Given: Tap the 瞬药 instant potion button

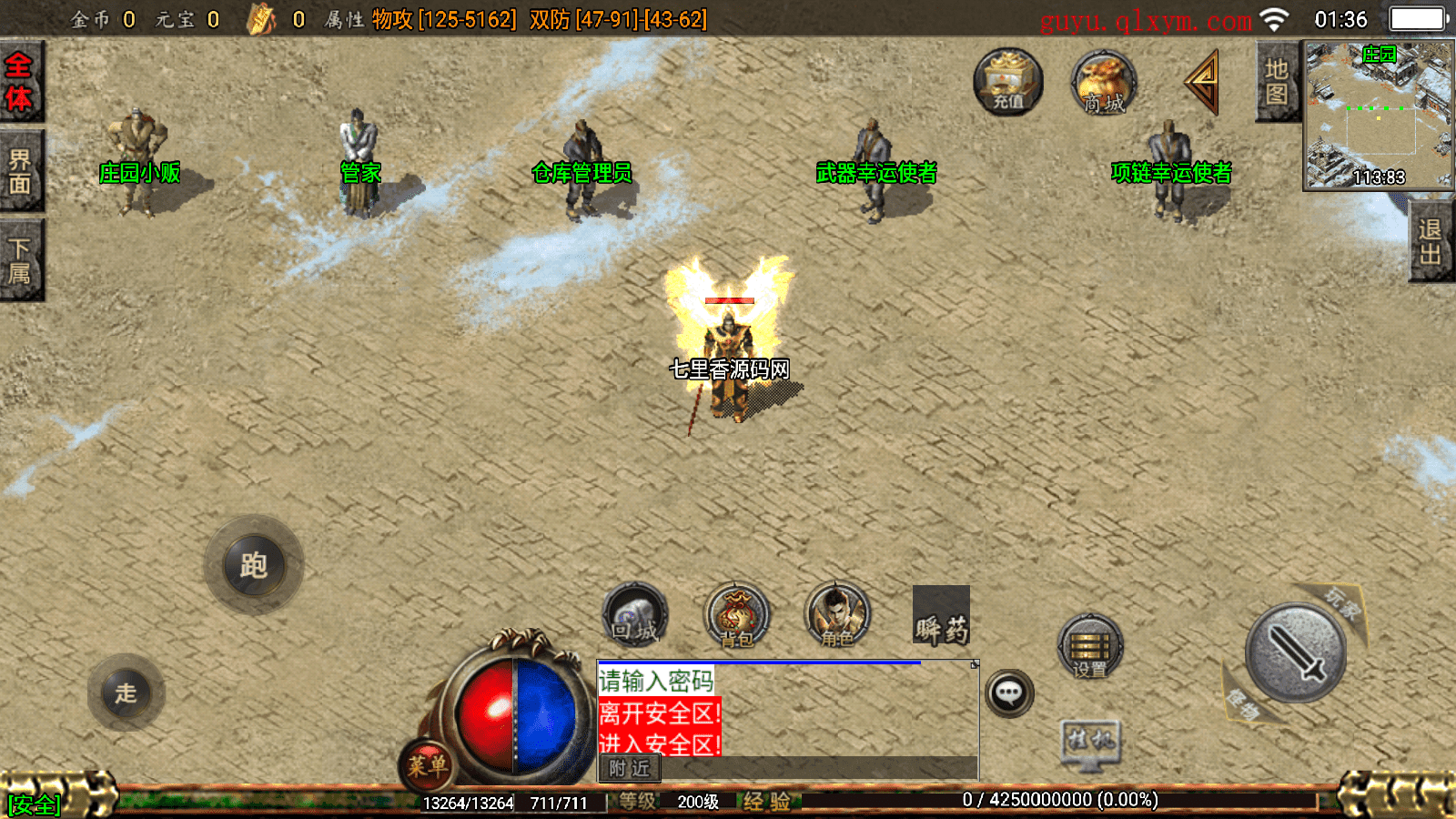Looking at the screenshot, I should click(x=941, y=616).
